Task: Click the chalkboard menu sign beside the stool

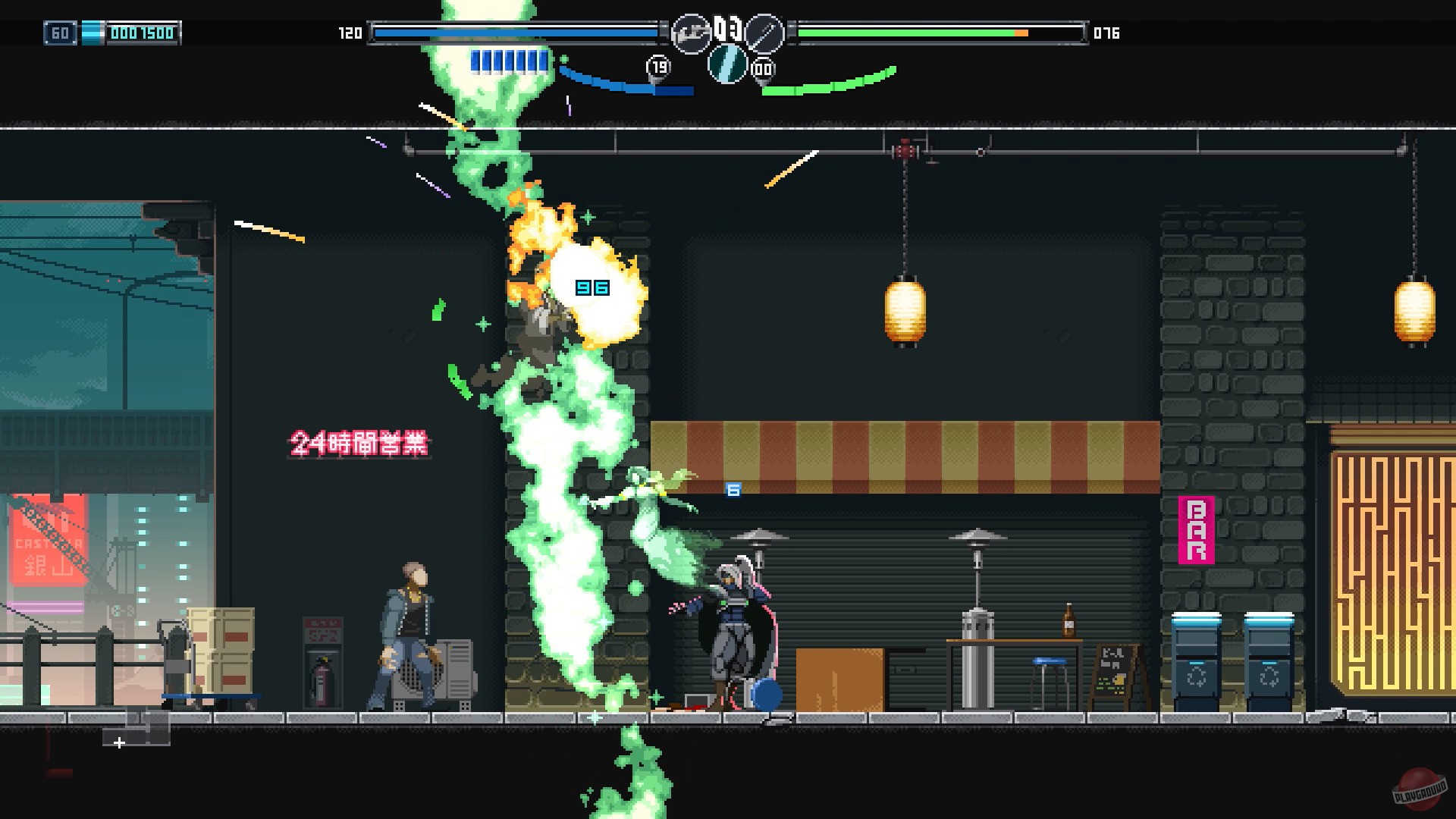Action: point(1113,670)
